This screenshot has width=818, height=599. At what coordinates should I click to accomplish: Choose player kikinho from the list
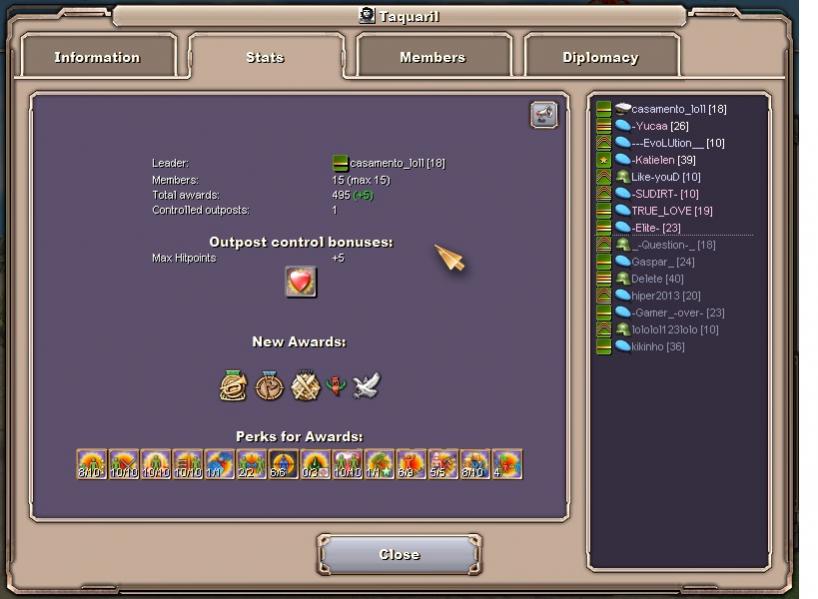point(657,347)
